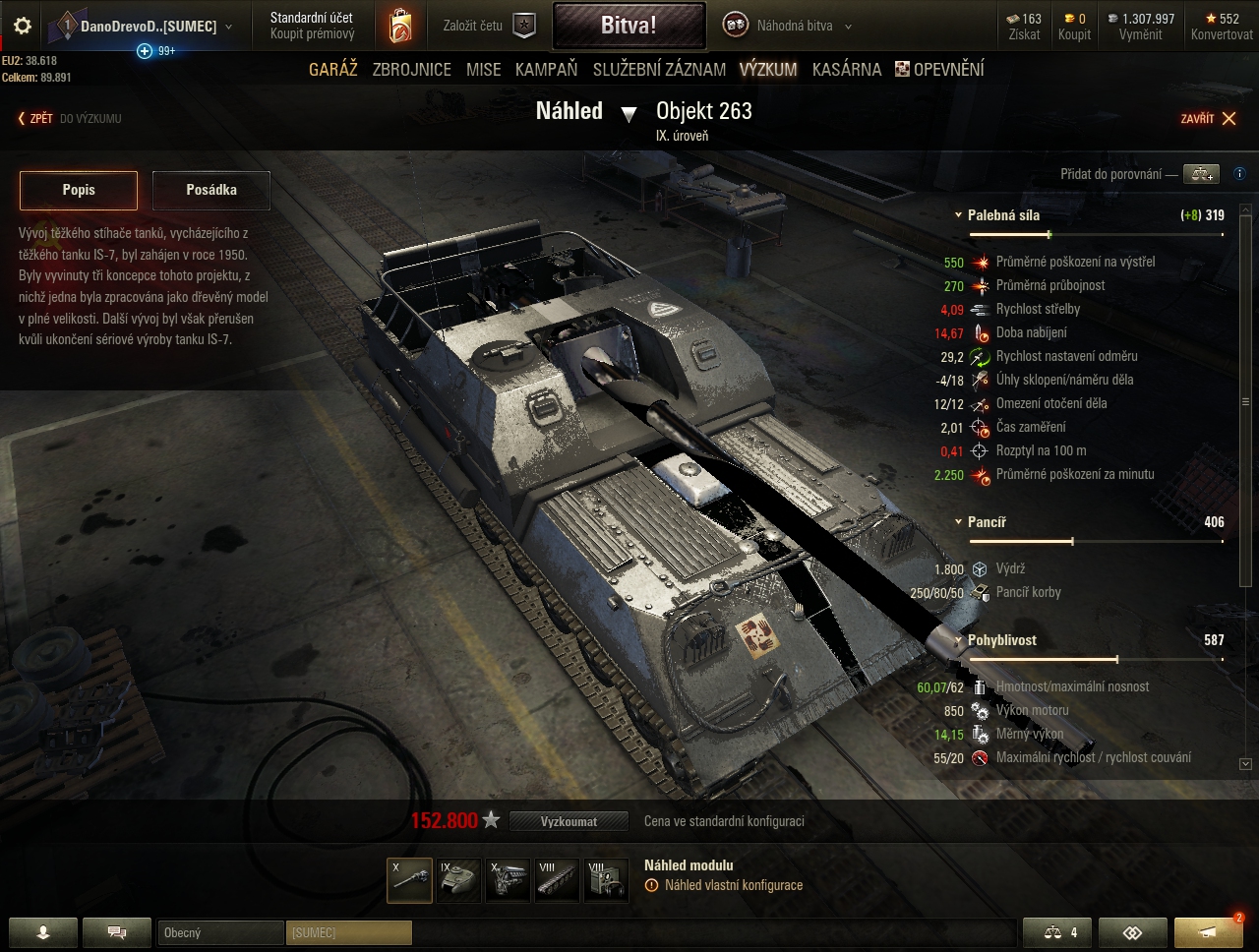View the tier X engine module
The image size is (1259, 952).
click(x=508, y=878)
